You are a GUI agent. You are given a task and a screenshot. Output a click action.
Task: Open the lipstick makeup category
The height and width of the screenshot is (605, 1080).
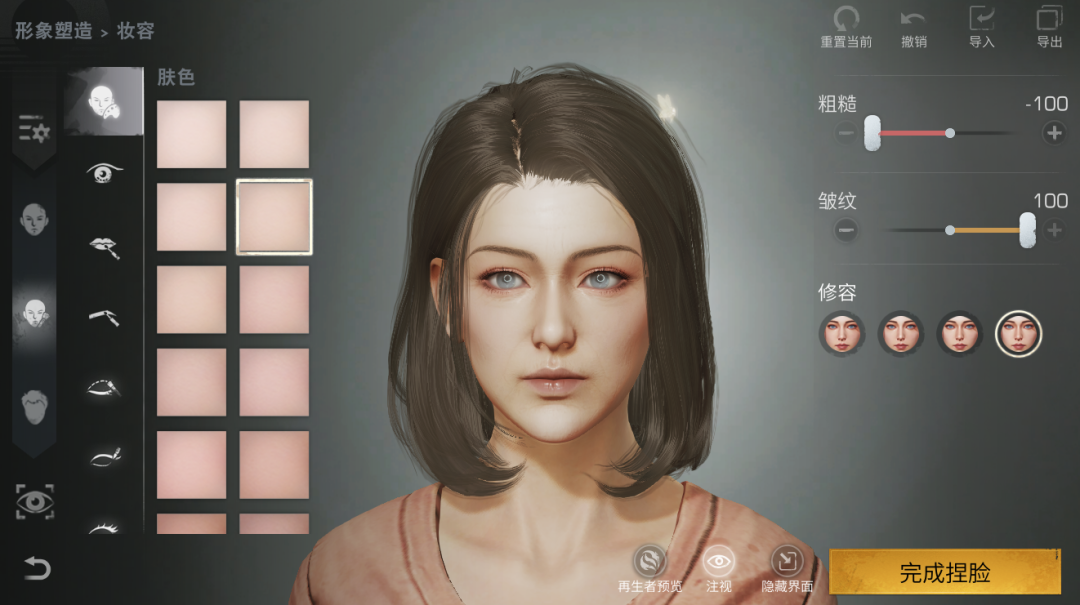[103, 246]
